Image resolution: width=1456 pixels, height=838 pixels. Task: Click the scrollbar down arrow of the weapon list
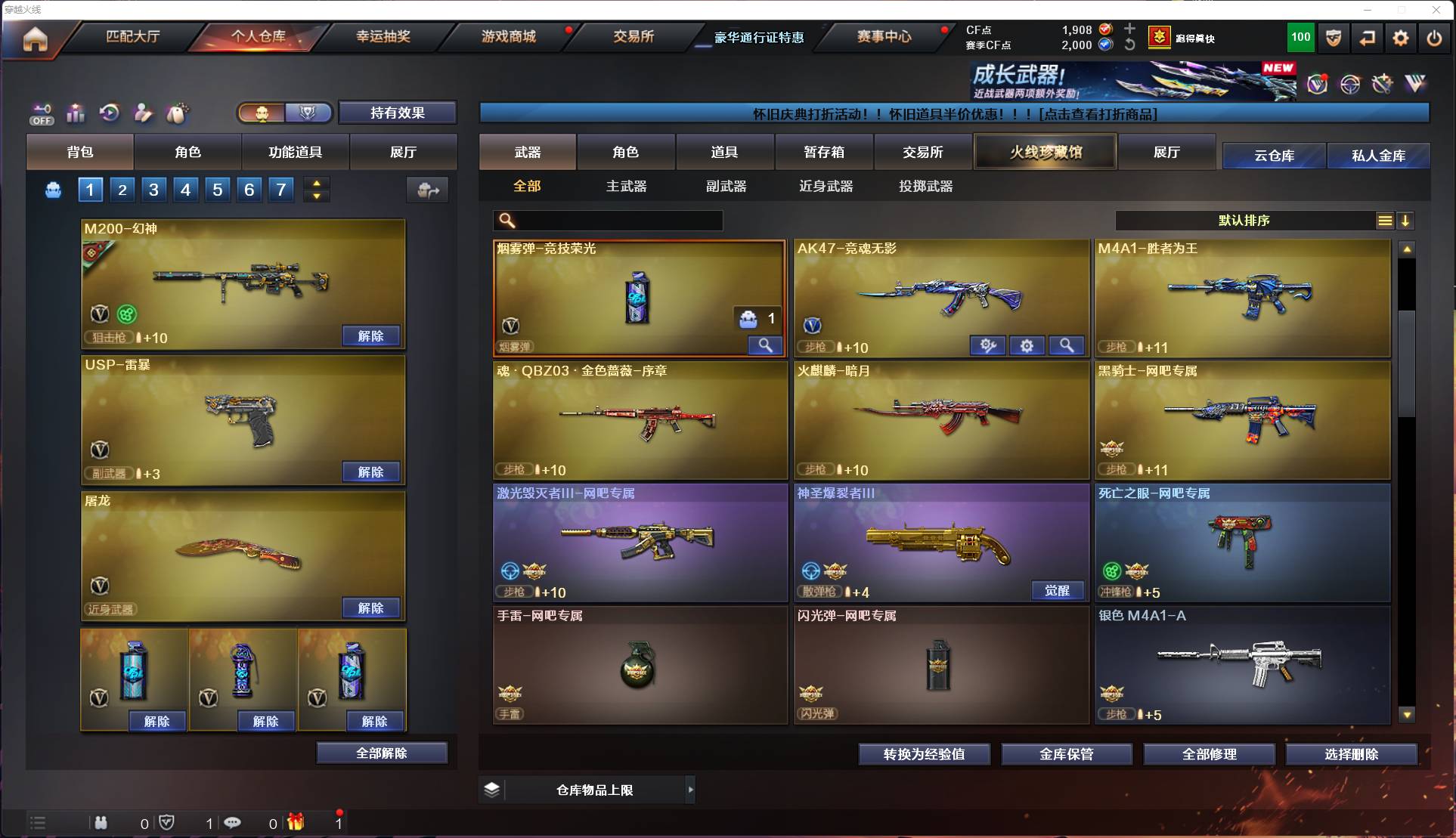click(1406, 714)
